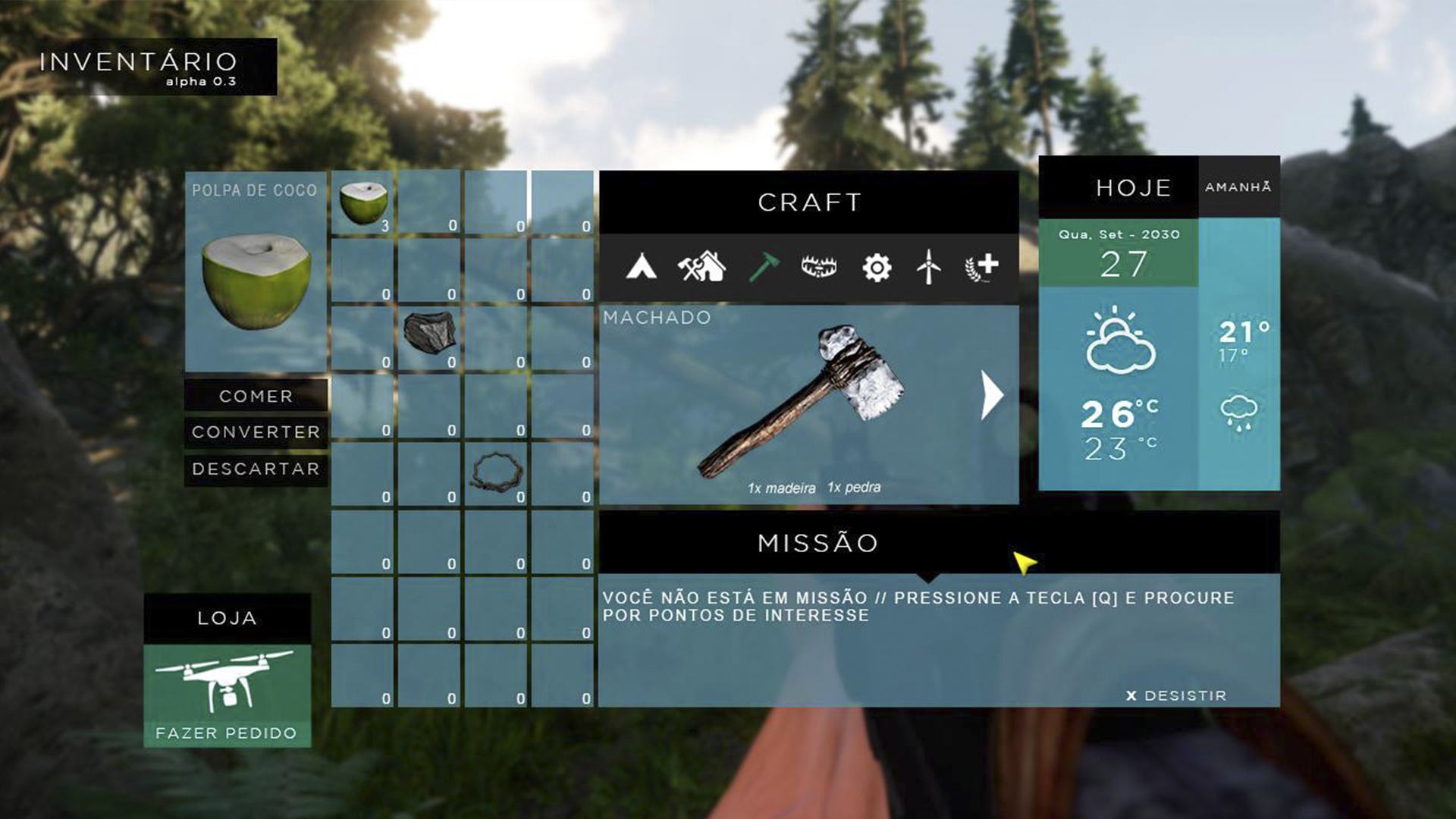Open the wind turbine crafting category
This screenshot has width=1456, height=819.
pos(928,267)
